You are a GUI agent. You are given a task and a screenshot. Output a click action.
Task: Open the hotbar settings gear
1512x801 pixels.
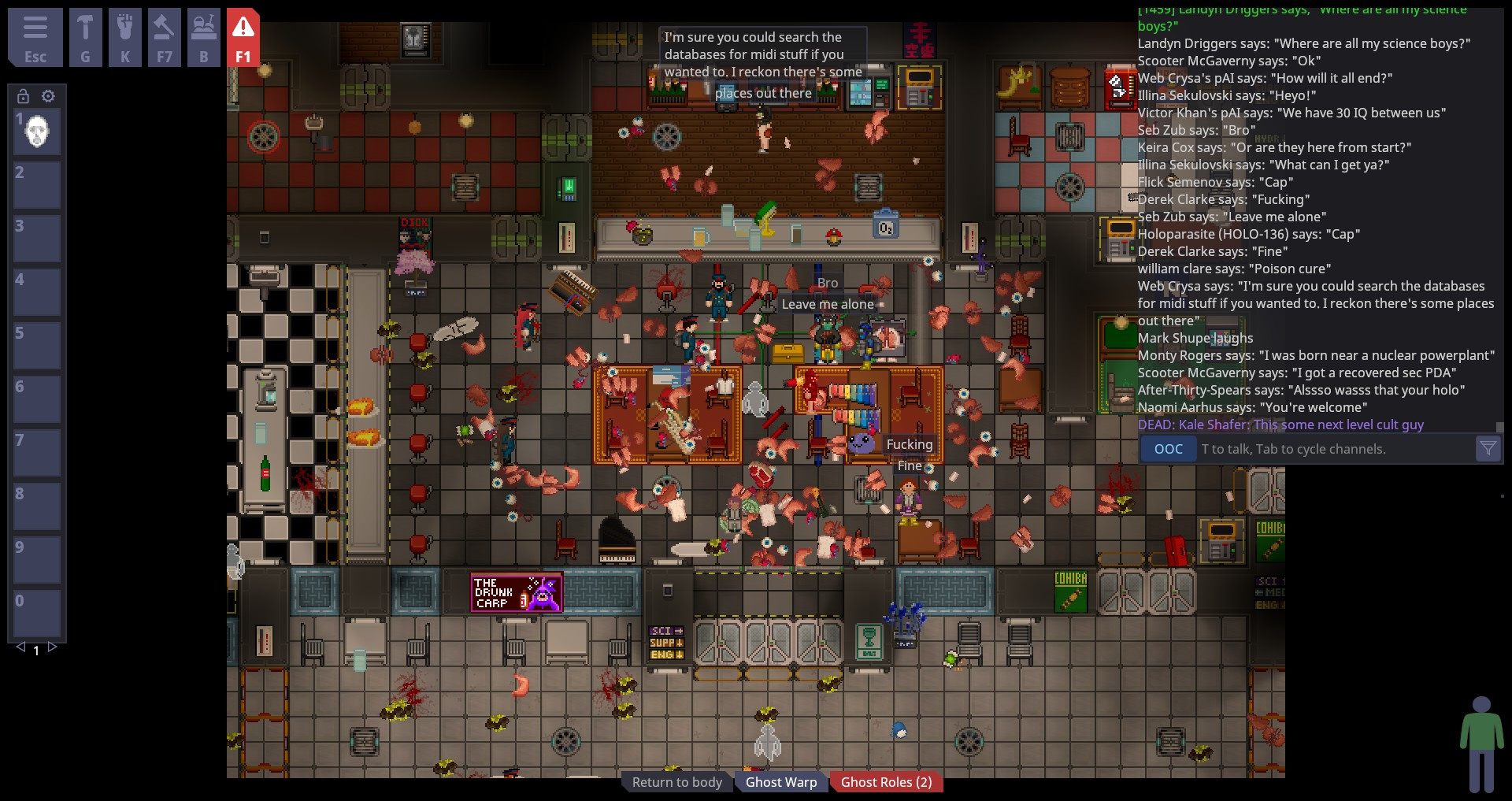coord(48,96)
